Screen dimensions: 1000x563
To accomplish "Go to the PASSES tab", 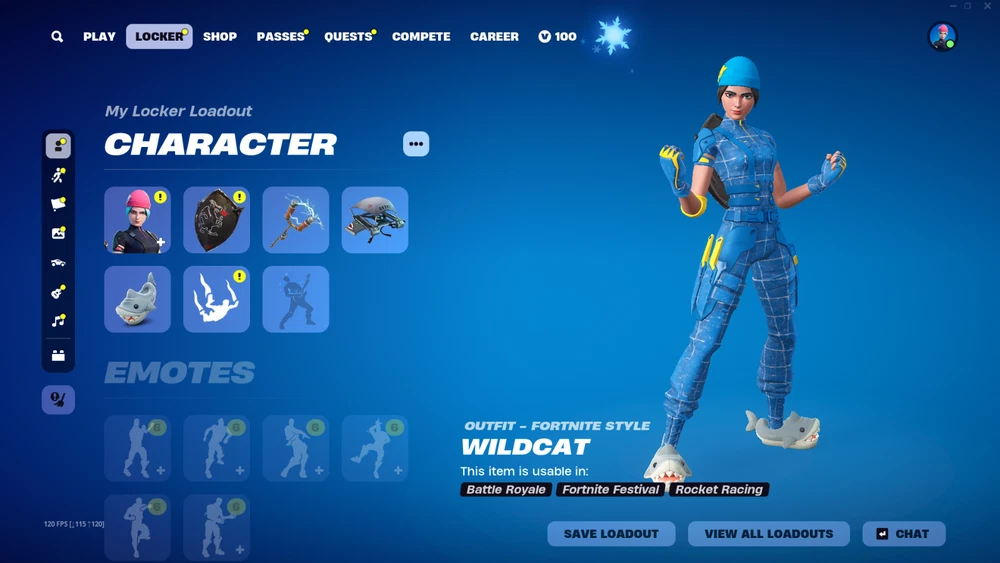I will 280,37.
